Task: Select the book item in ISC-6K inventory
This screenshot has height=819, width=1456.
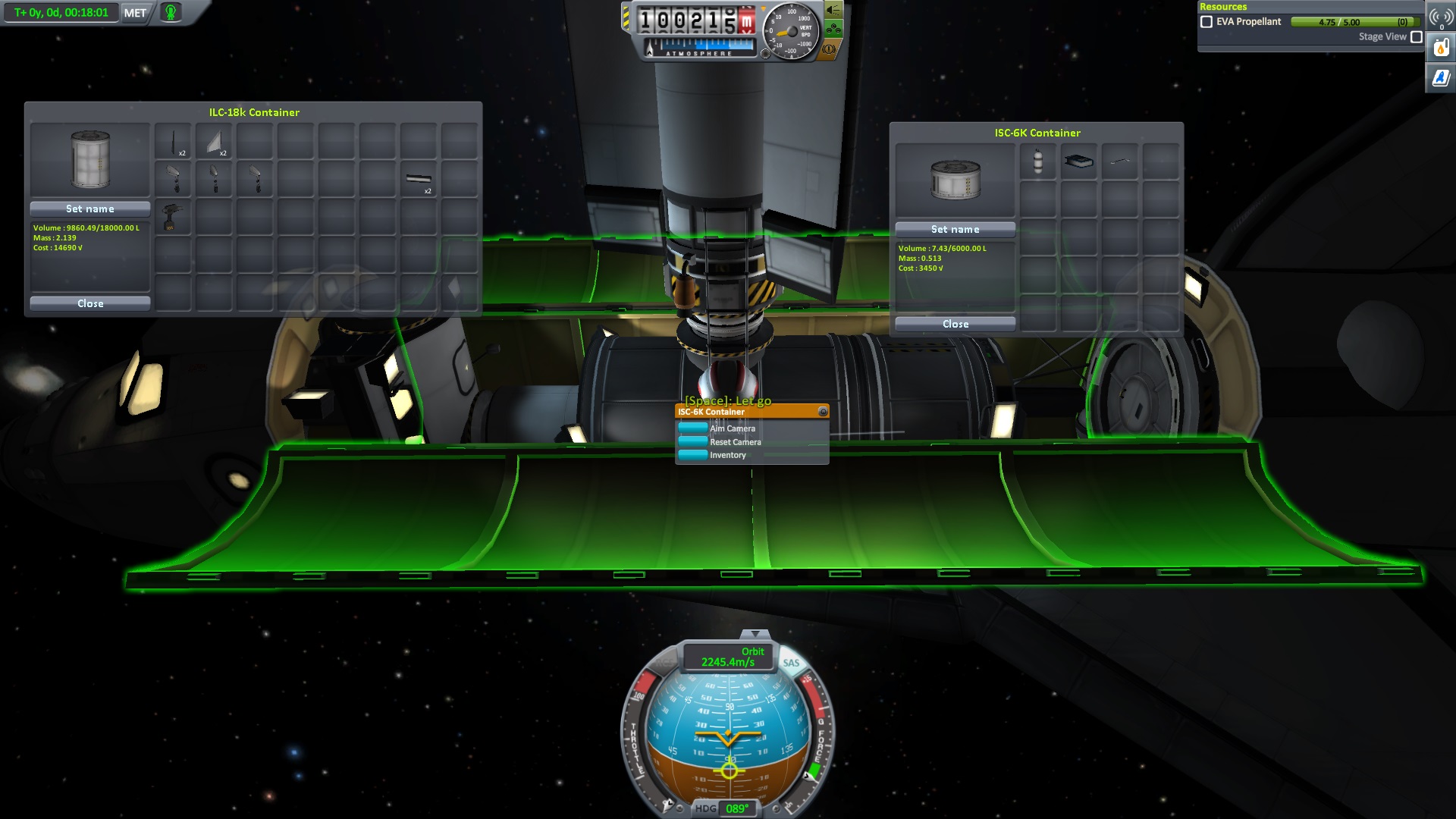Action: click(x=1078, y=161)
